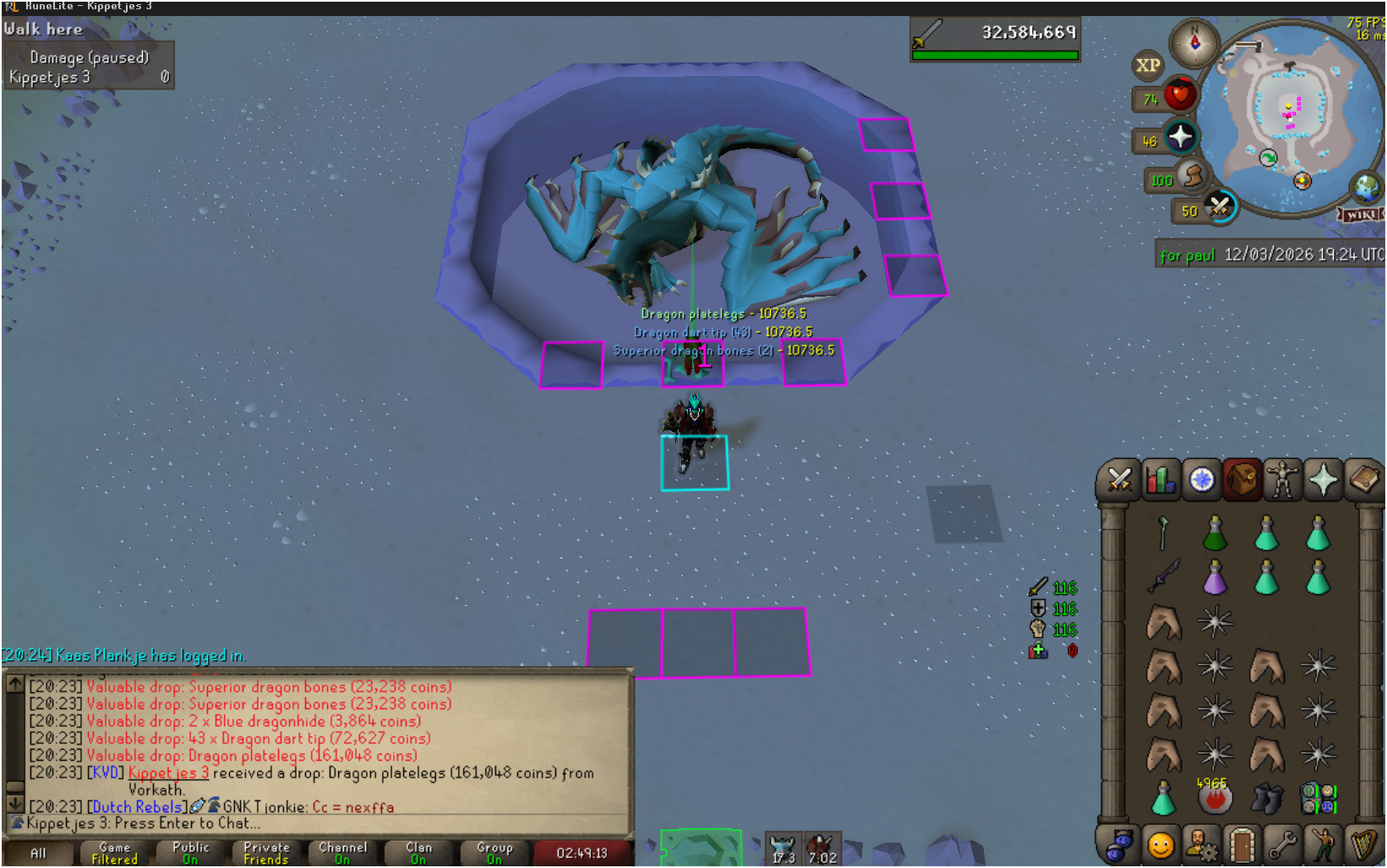Viewport: 1387px width, 868px height.
Task: Activate the special attack orb
Action: (1219, 206)
